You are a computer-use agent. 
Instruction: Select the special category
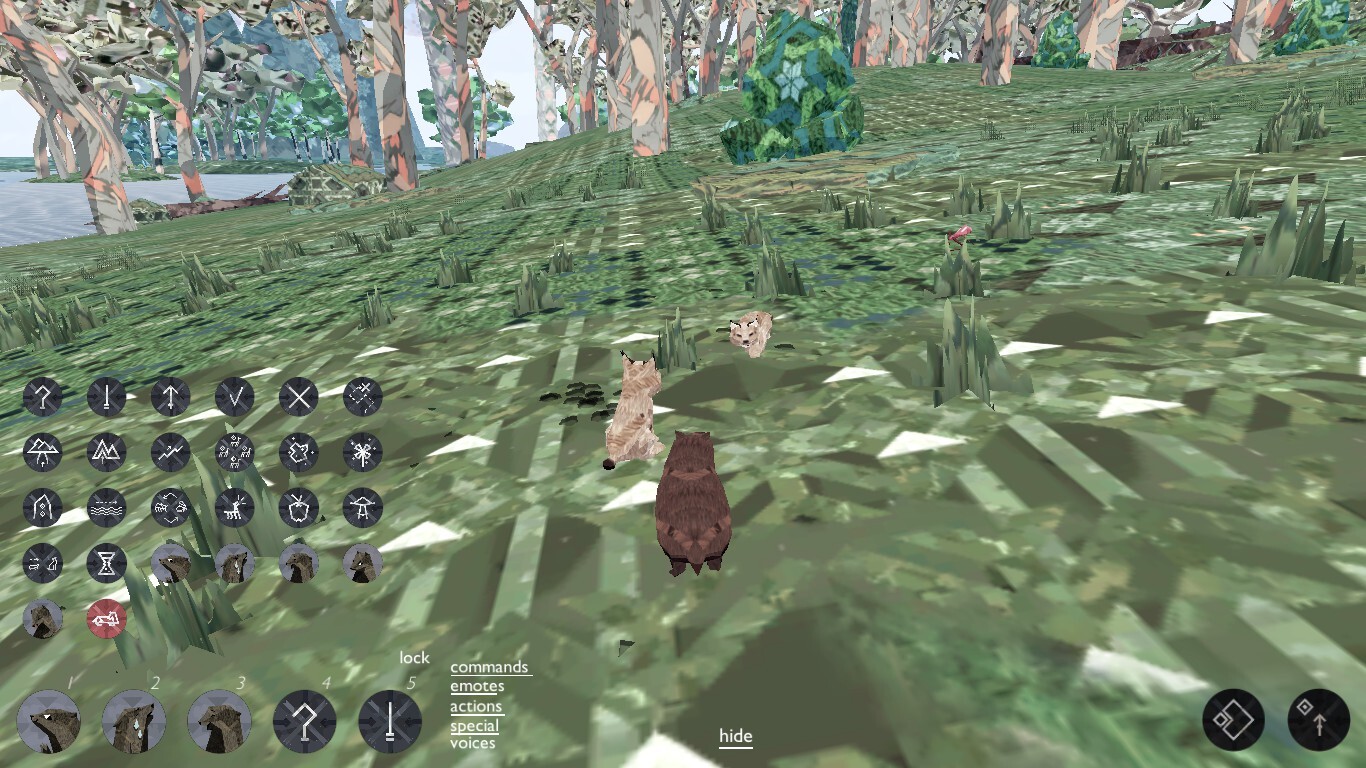tap(474, 726)
